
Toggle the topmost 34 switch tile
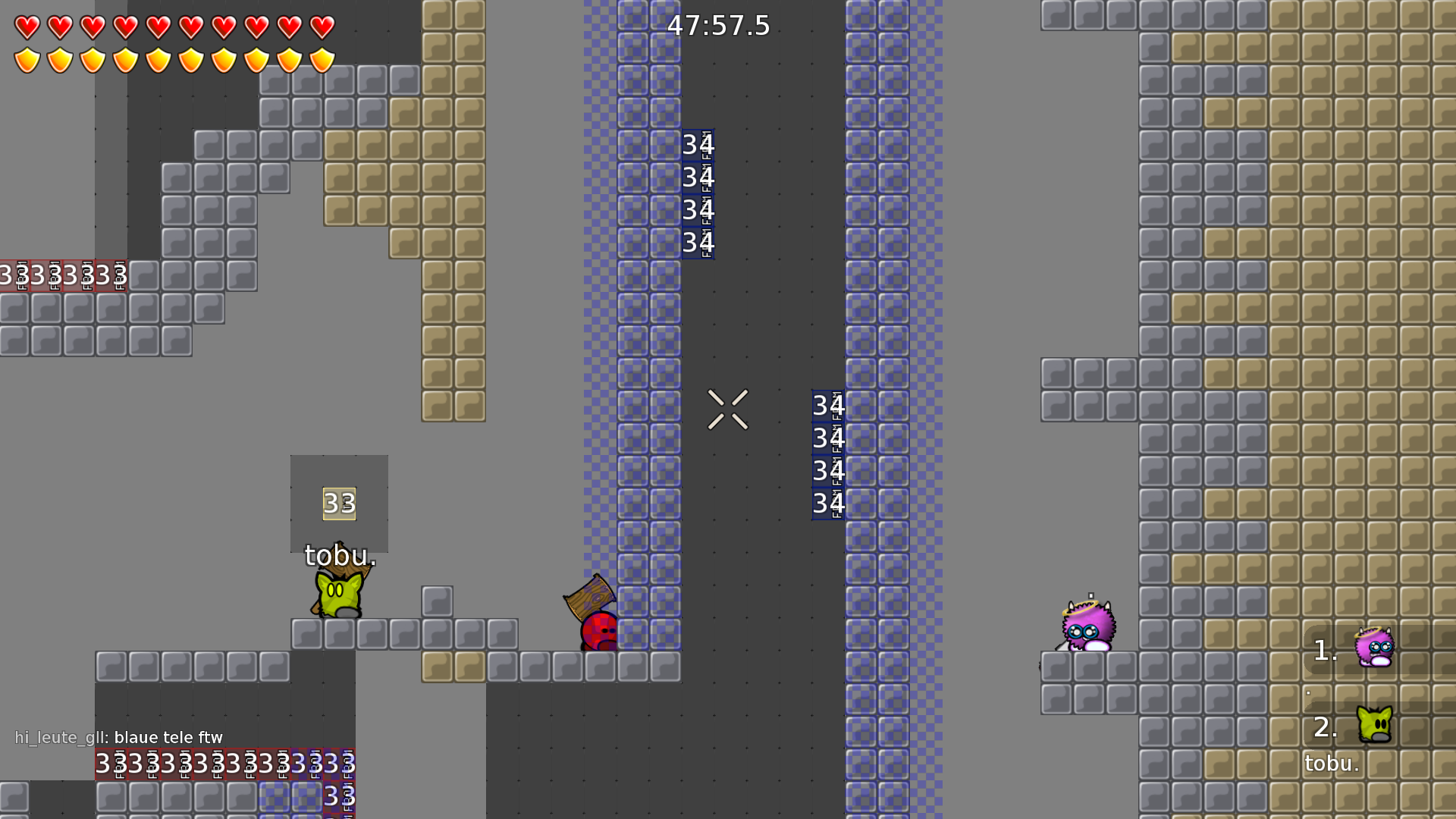click(698, 146)
